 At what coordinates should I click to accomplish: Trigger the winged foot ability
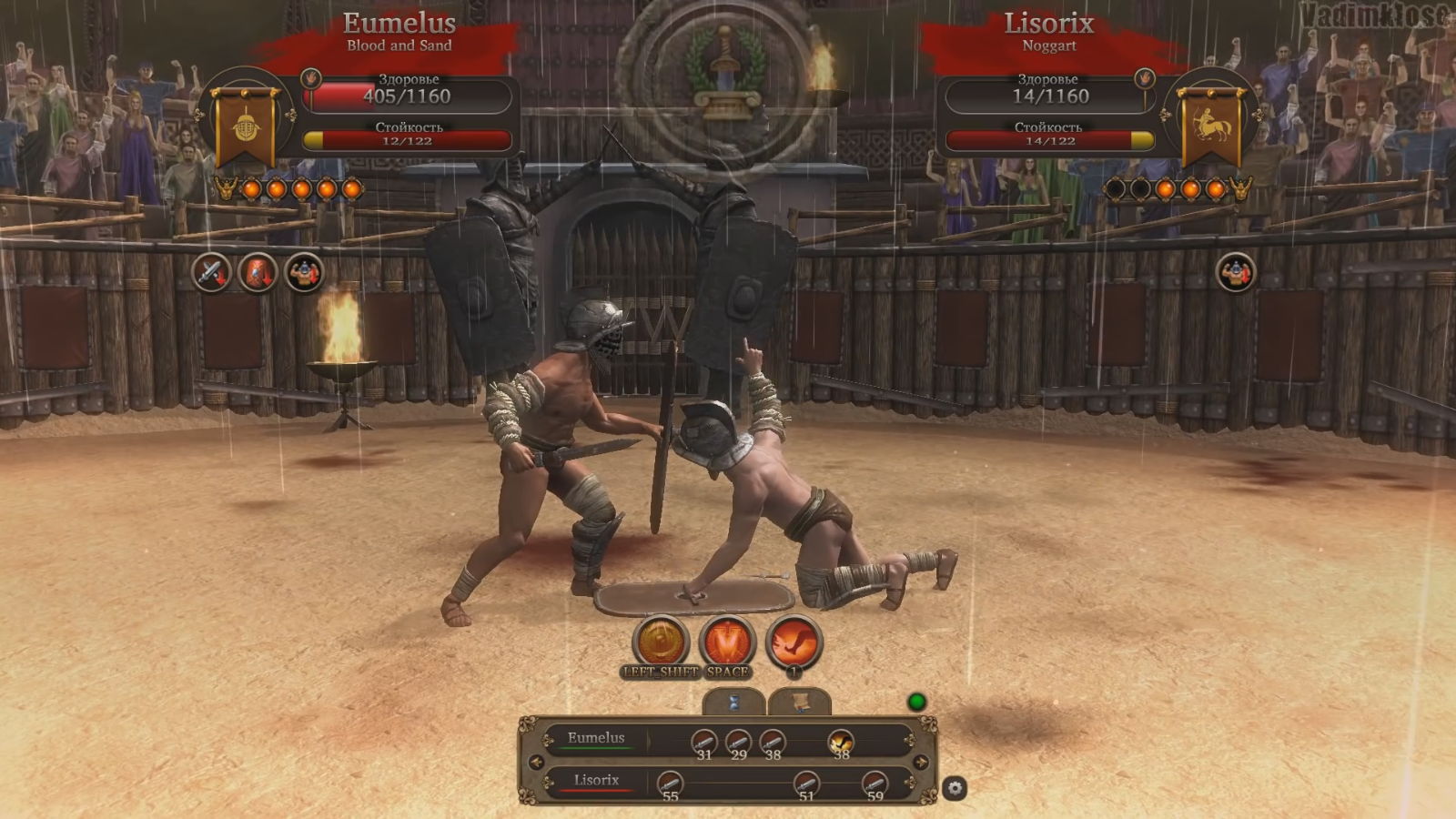[794, 642]
